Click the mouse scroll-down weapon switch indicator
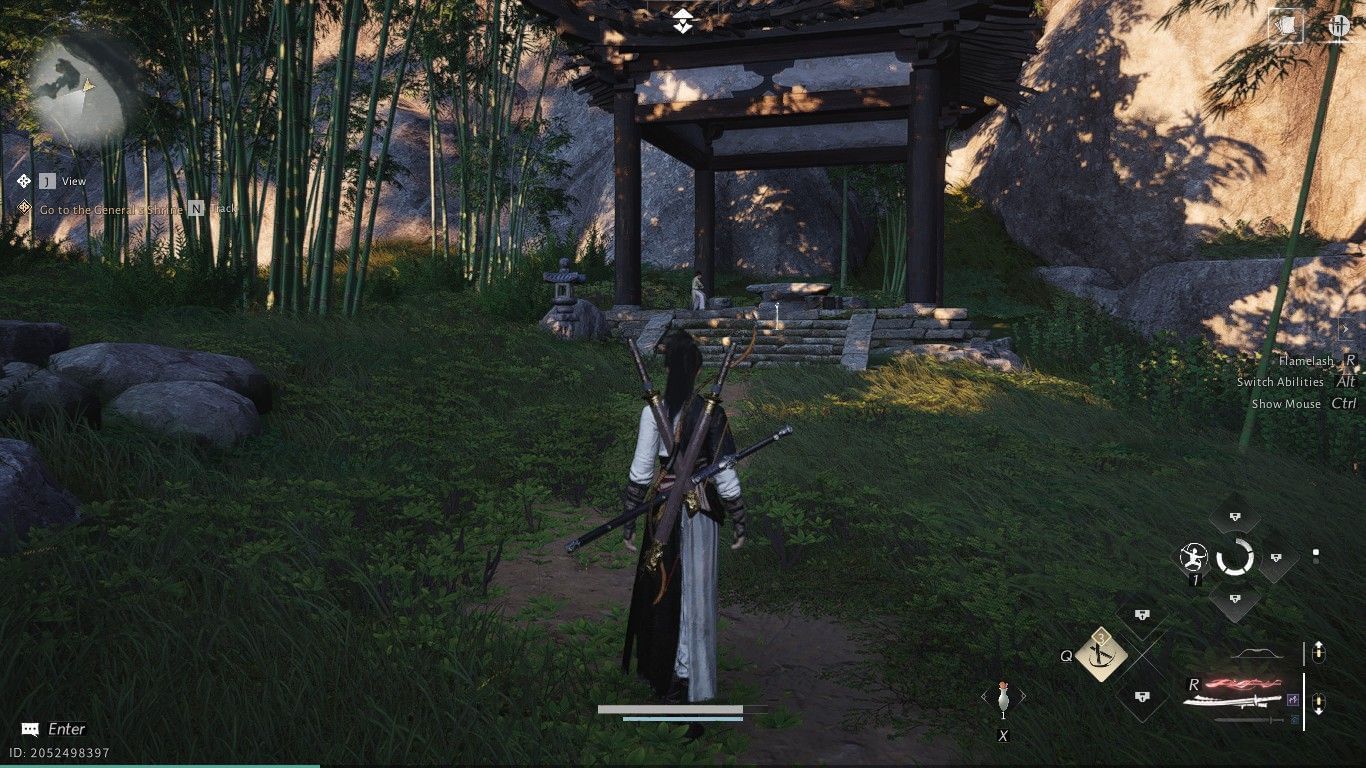Screen dimensions: 1366x768 [1317, 703]
